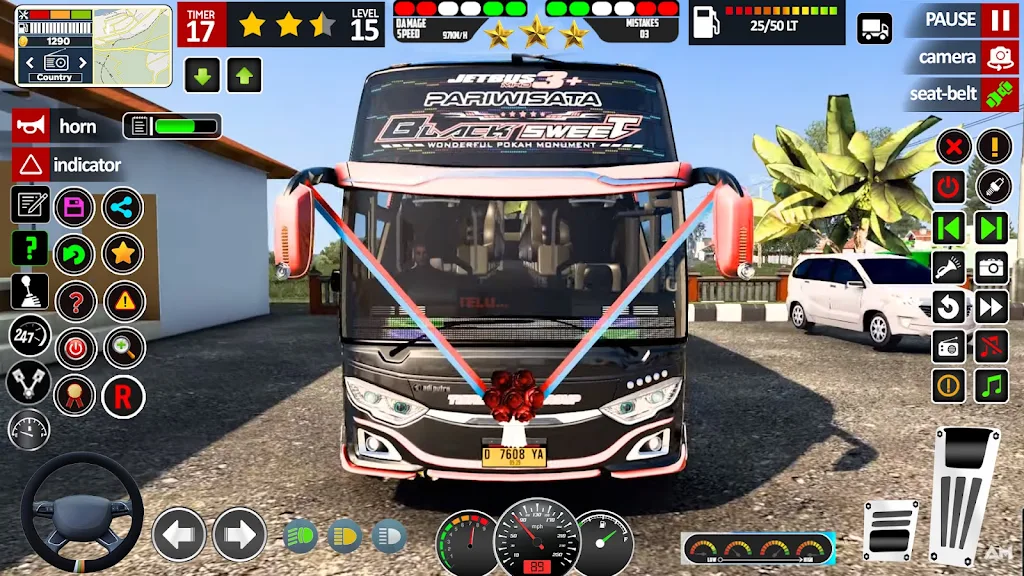Viewport: 1024px width, 576px height.
Task: Click the red X close icon
Action: point(954,148)
